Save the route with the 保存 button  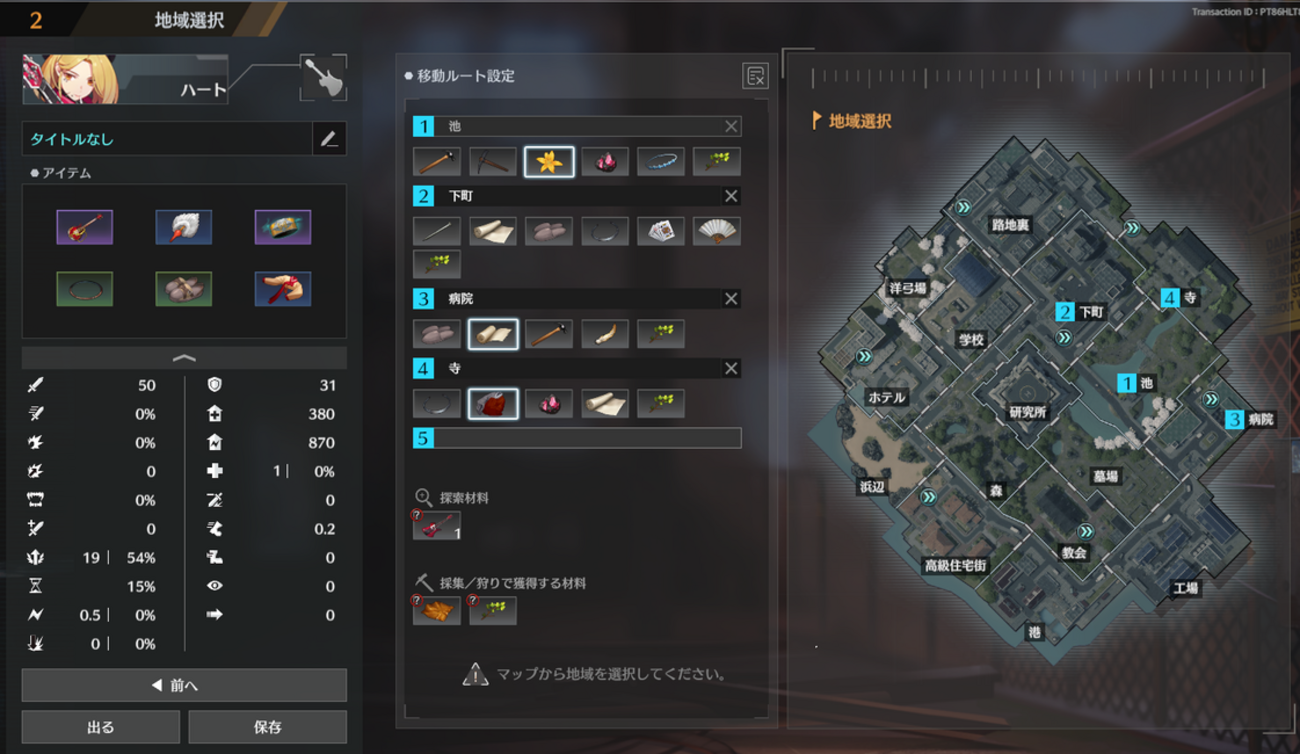[267, 727]
